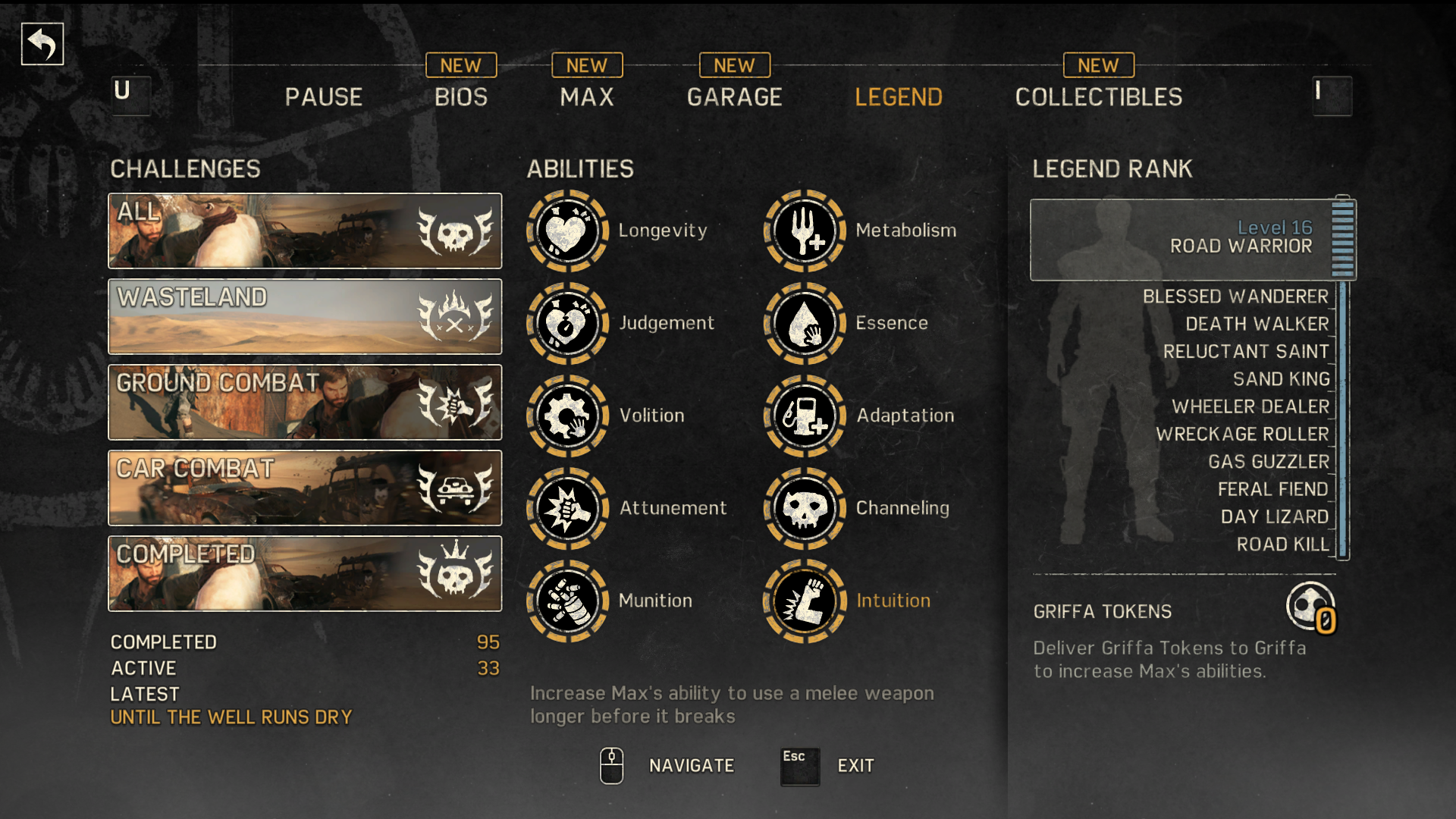Select the Munition ability icon
Screen dimensions: 1456x819
pos(567,601)
